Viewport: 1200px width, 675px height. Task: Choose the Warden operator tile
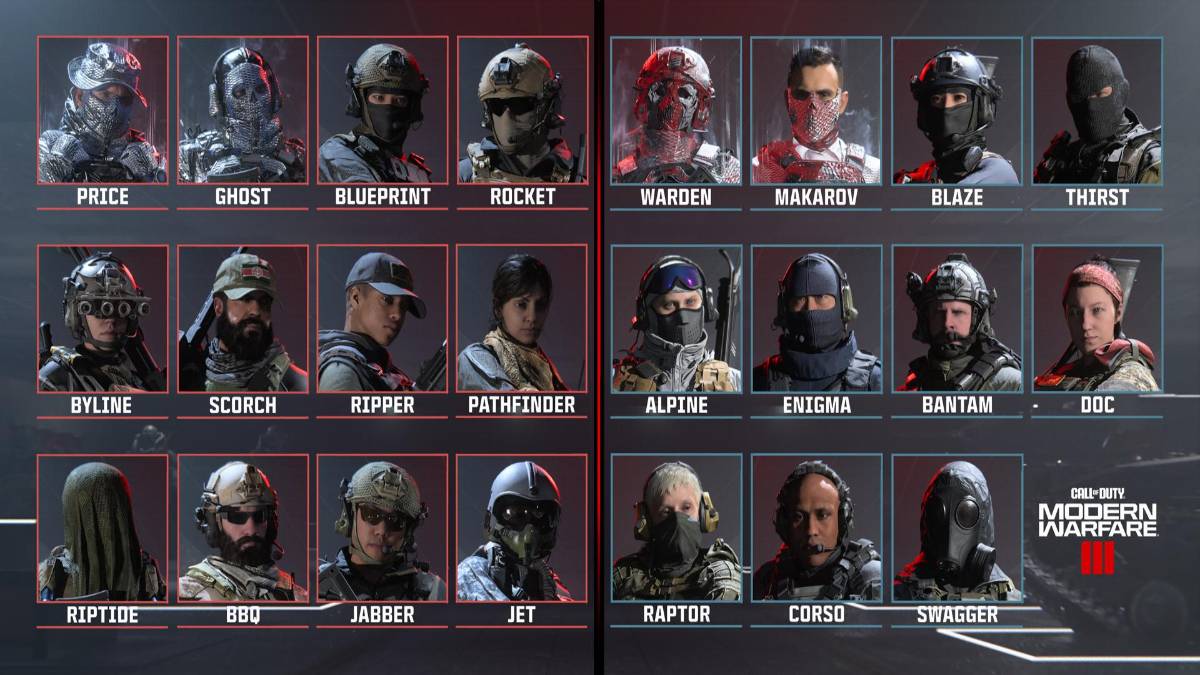pos(676,110)
